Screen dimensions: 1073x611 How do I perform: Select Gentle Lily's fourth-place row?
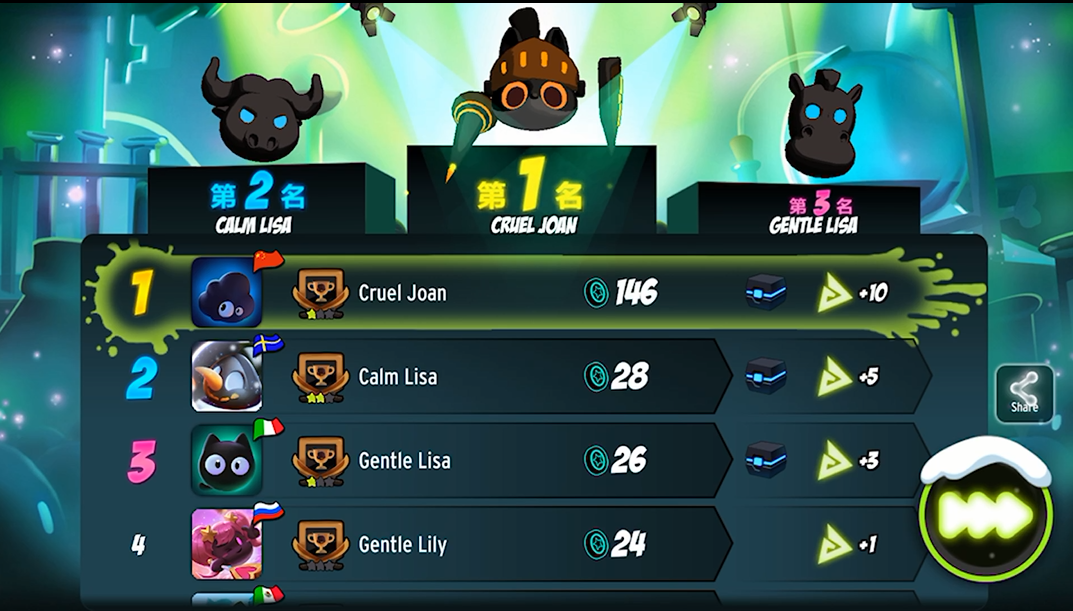[x=500, y=545]
